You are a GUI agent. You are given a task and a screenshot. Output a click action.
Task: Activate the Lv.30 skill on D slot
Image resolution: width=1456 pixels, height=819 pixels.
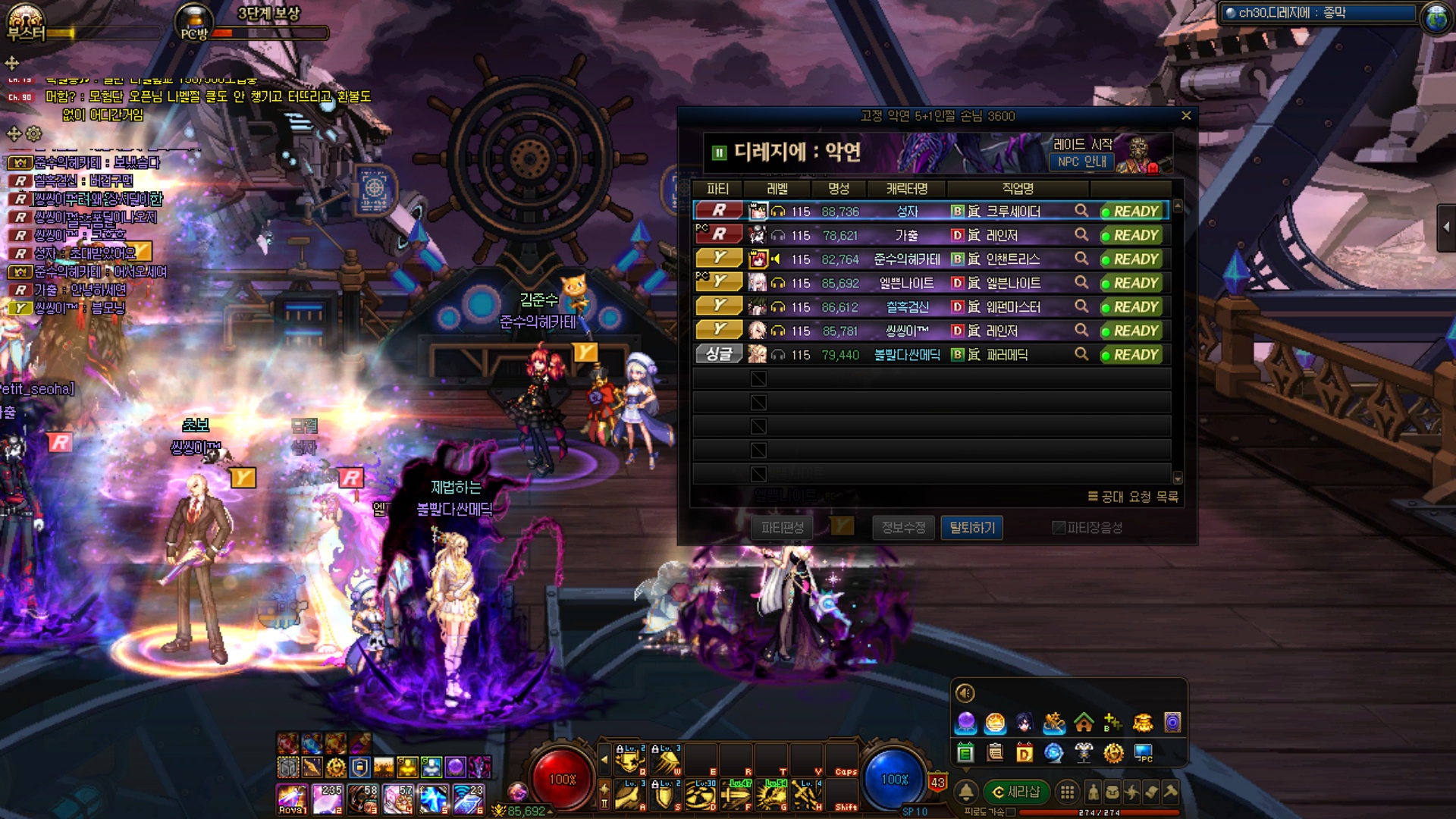tap(700, 795)
